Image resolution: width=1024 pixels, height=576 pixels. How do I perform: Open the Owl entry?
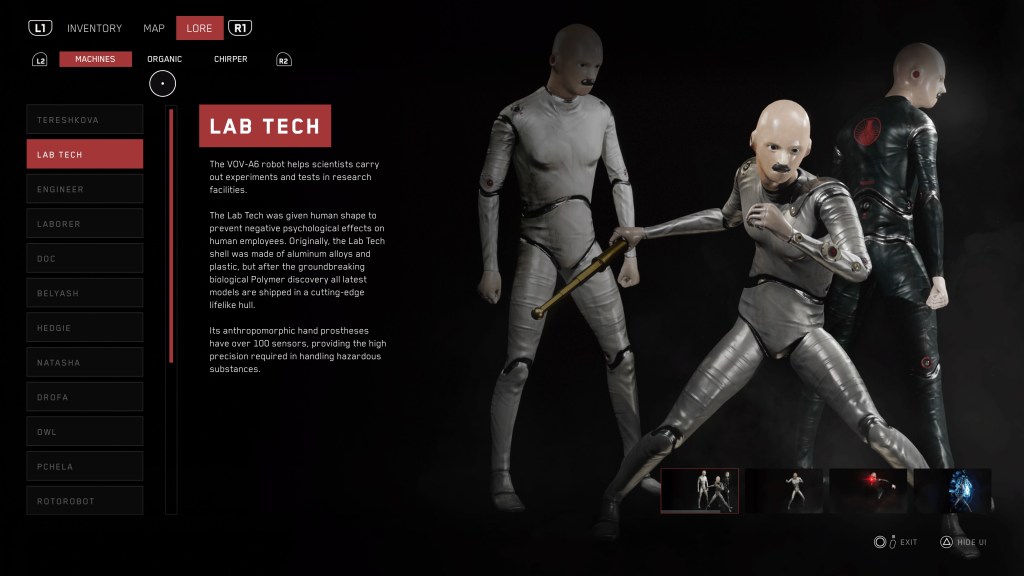[85, 432]
